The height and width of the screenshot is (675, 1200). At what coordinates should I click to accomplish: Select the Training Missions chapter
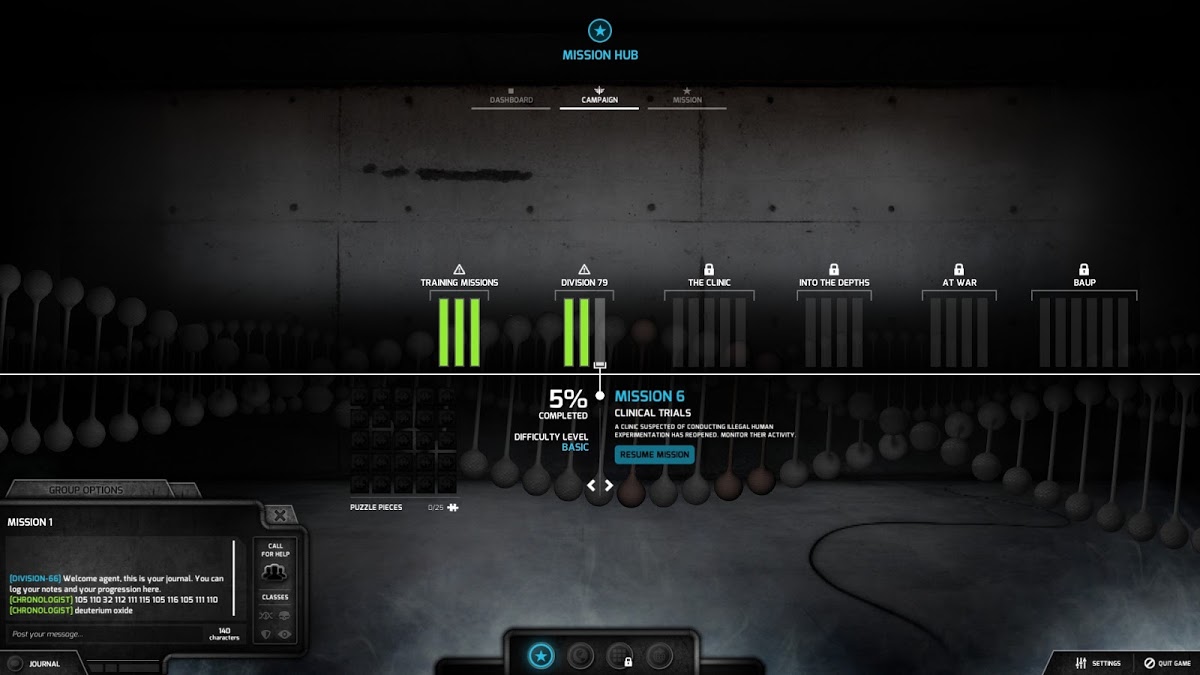coord(459,283)
